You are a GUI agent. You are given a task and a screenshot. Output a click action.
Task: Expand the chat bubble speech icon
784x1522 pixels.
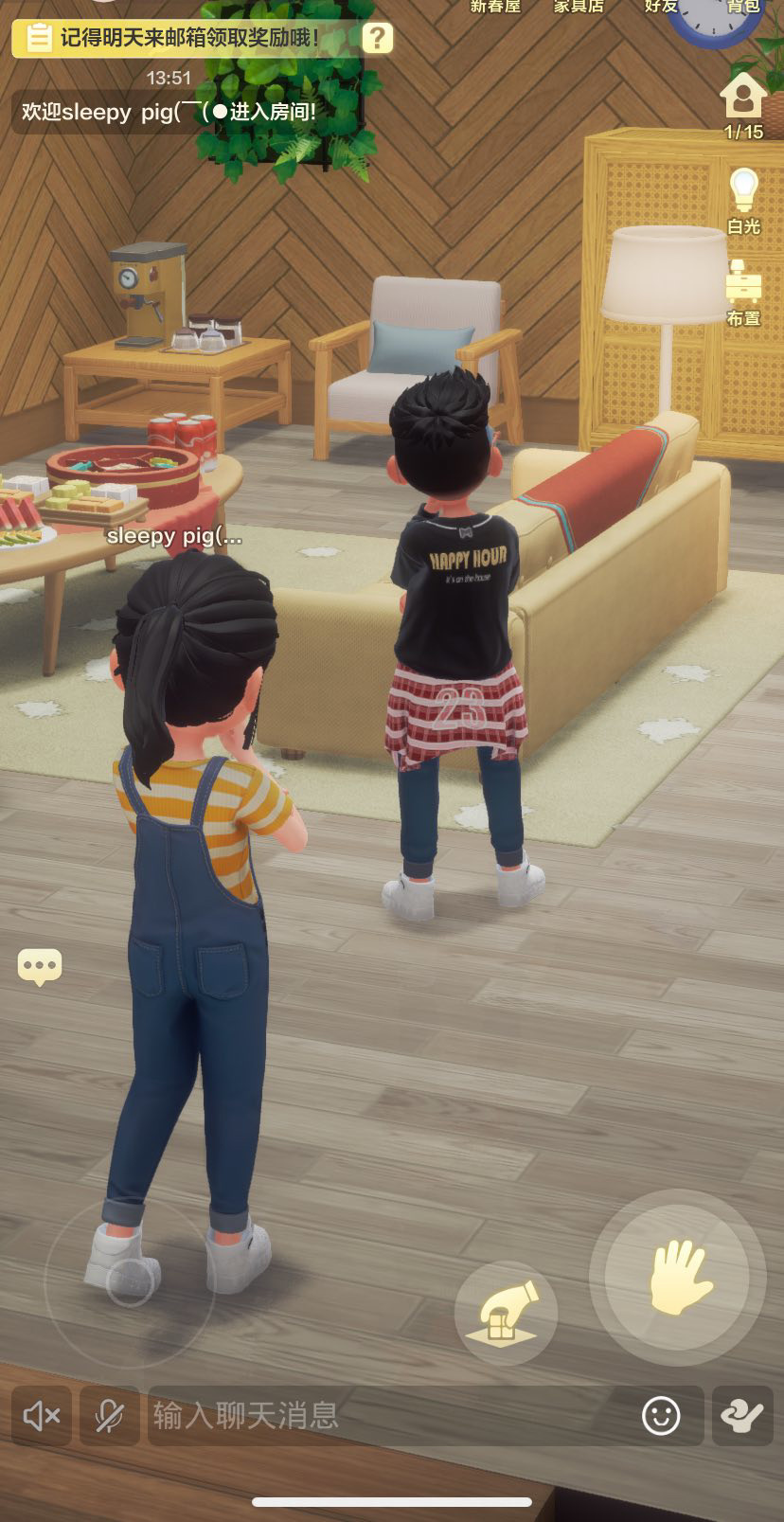click(40, 967)
